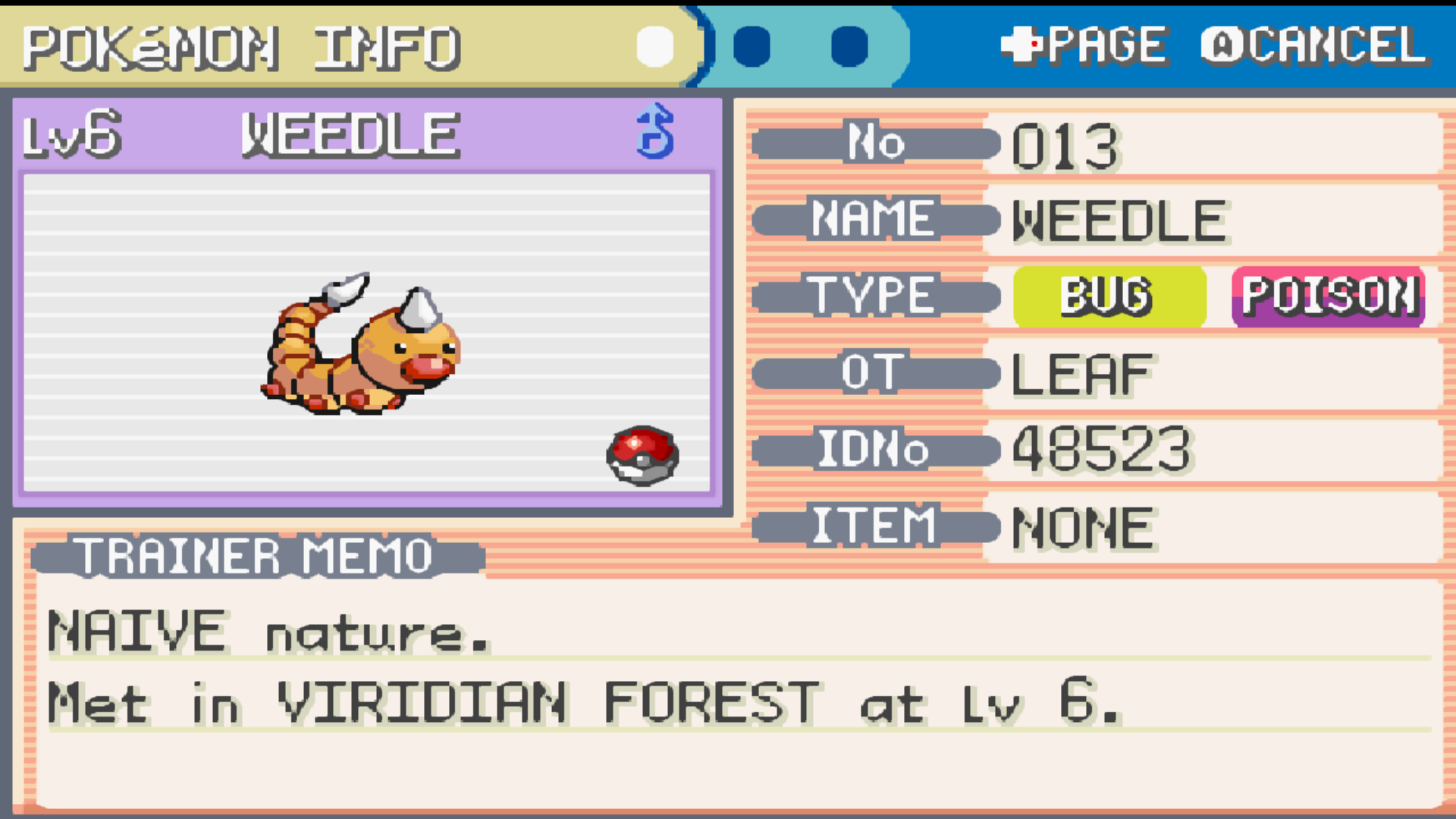Click the A button cancel icon
The height and width of the screenshot is (819, 1456).
coord(1224,44)
